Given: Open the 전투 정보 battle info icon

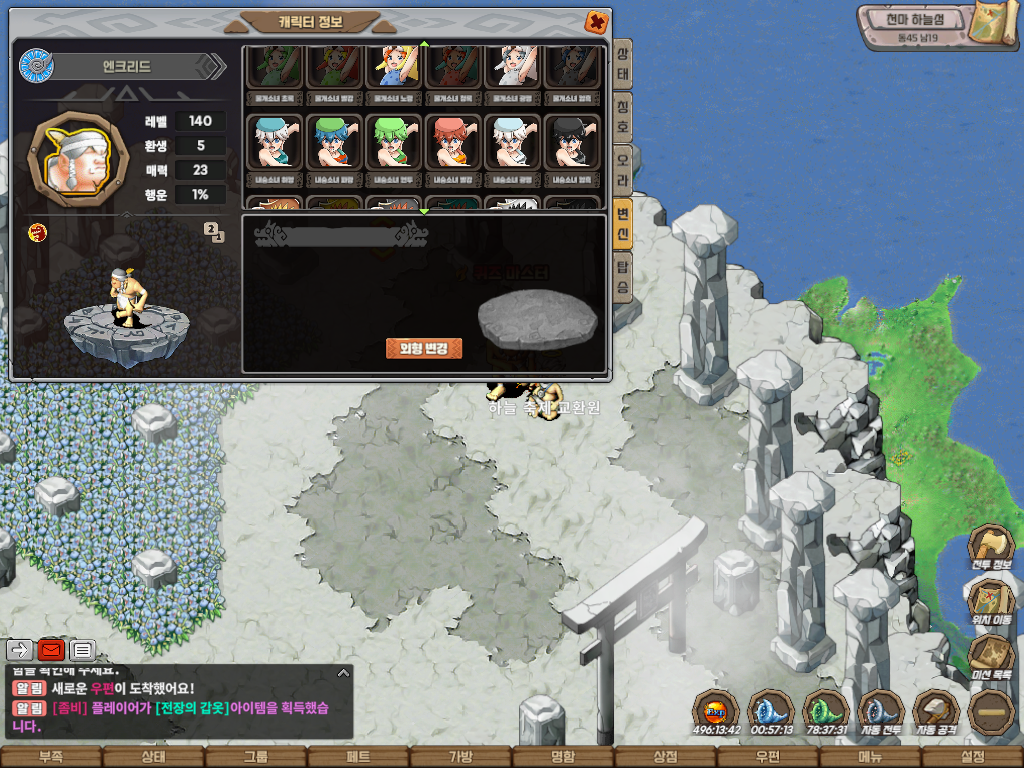Looking at the screenshot, I should 991,548.
